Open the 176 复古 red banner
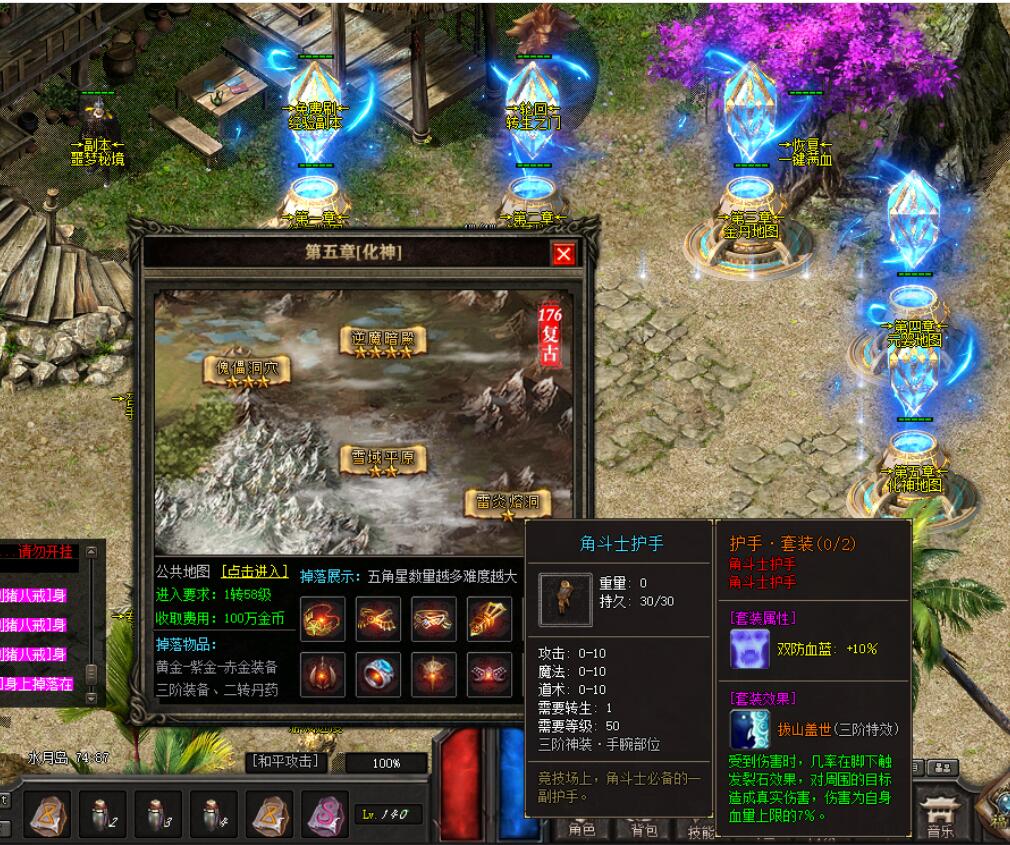The image size is (1010, 845). tap(550, 336)
